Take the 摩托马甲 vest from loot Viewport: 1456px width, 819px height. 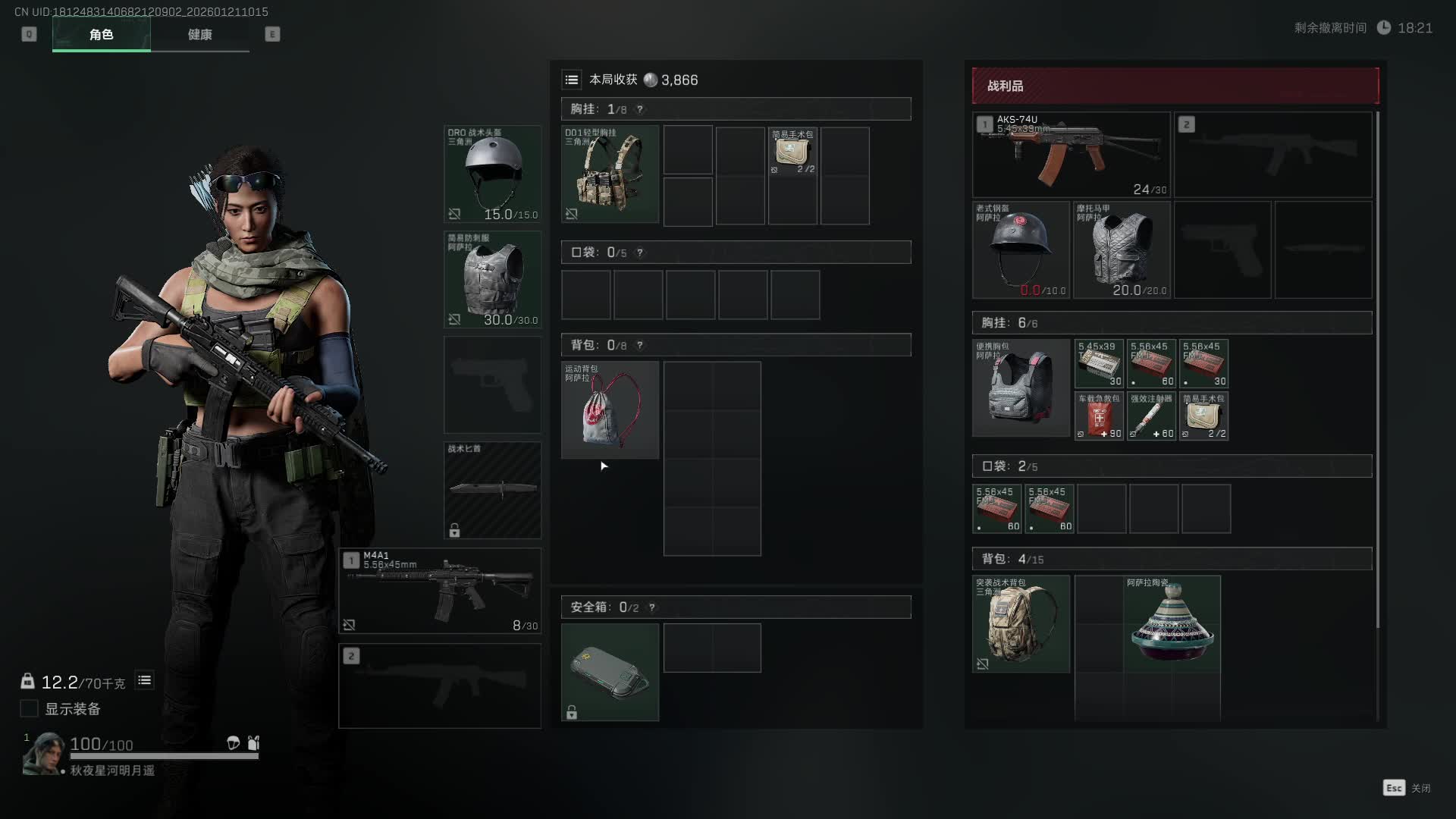click(1121, 249)
